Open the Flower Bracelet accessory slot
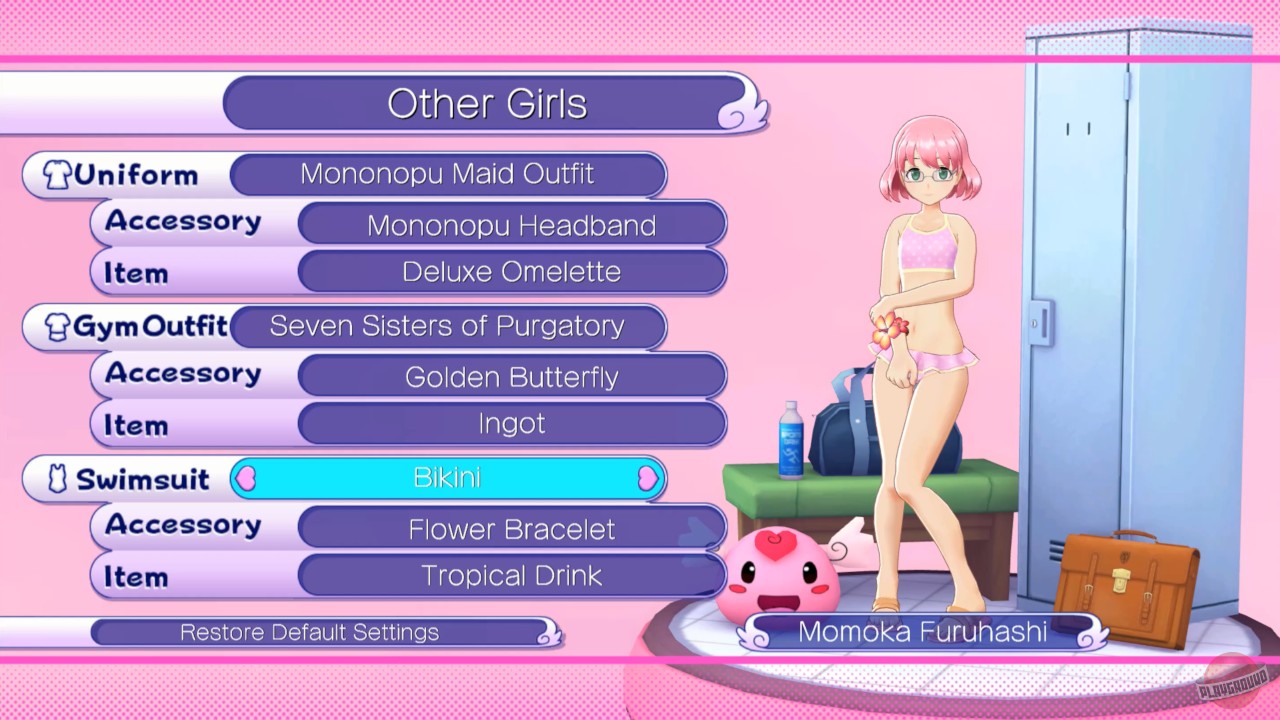 [511, 529]
